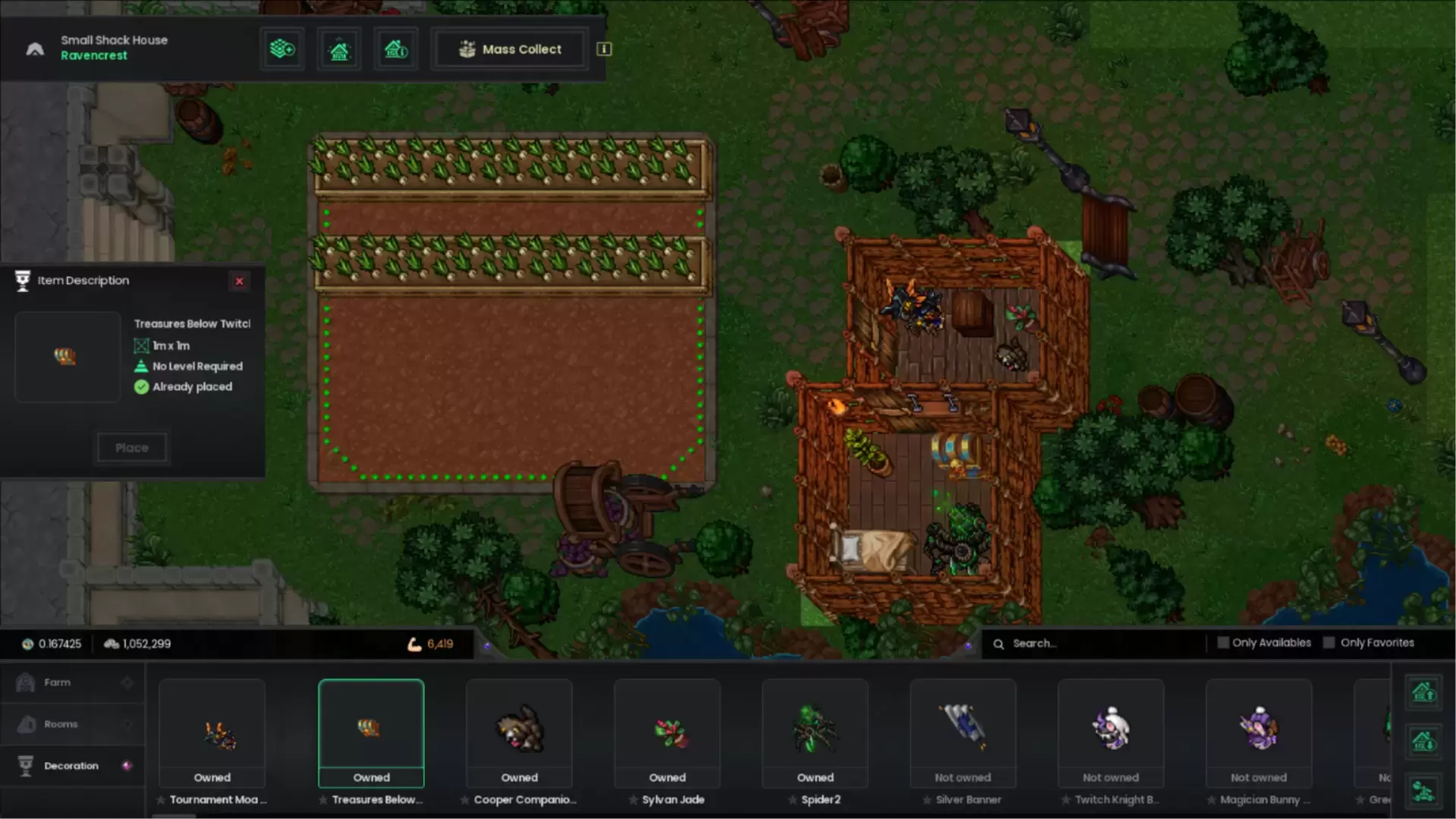Select the Sylvan Jade decoration
Image resolution: width=1456 pixels, height=819 pixels.
pos(667,732)
